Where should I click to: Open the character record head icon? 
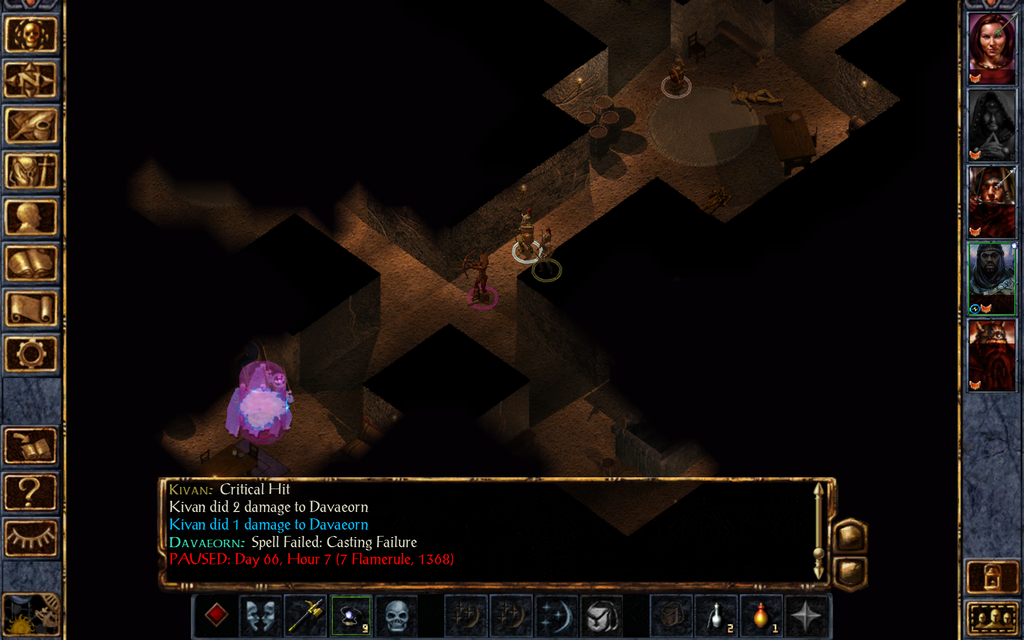click(31, 217)
